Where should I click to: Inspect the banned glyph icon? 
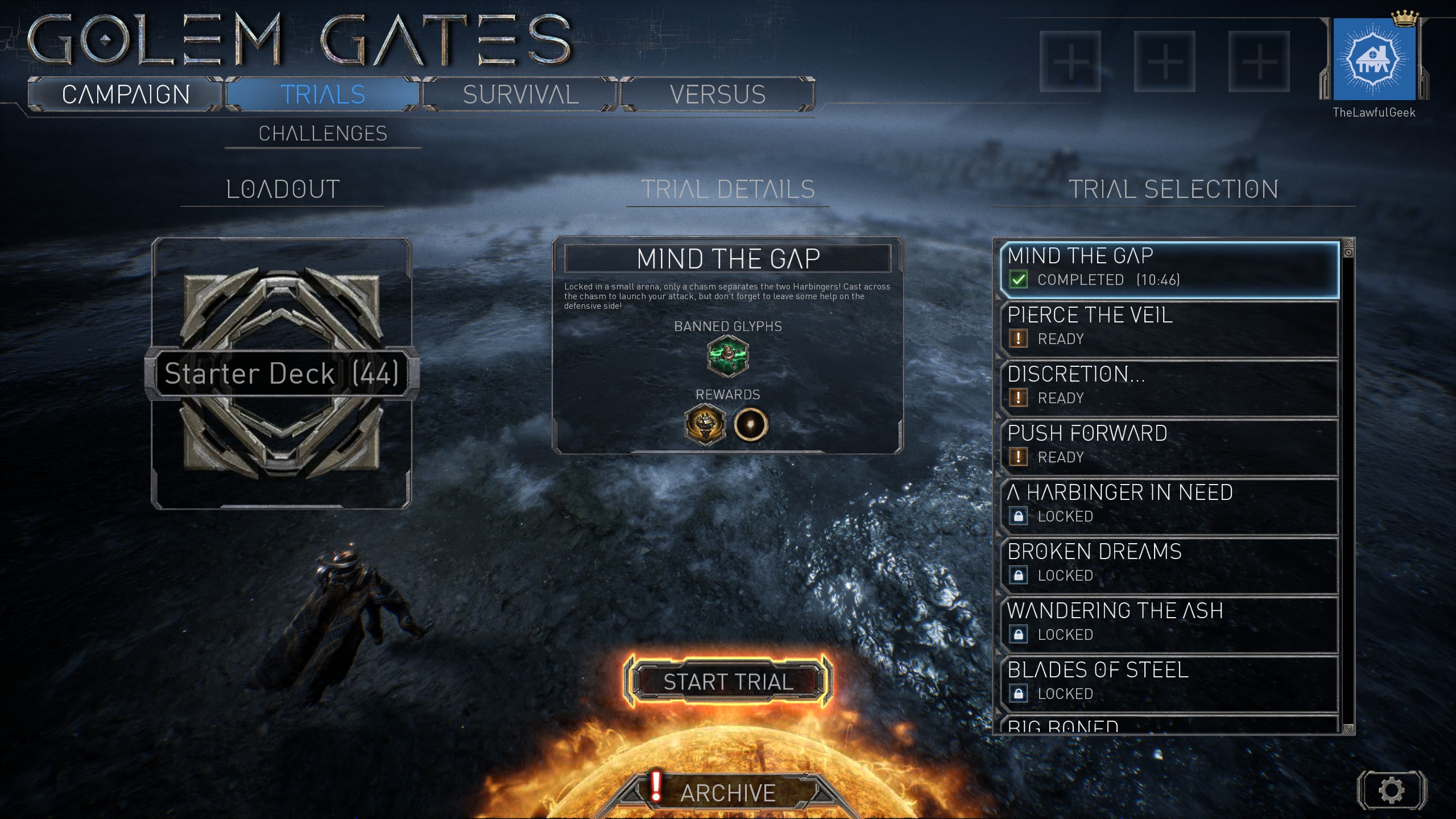[727, 356]
